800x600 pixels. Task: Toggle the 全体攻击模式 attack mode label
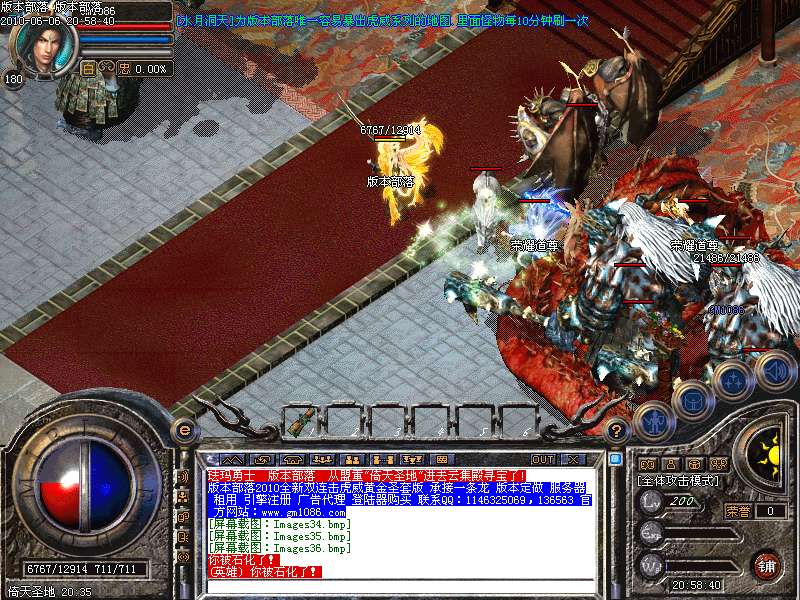[x=676, y=481]
